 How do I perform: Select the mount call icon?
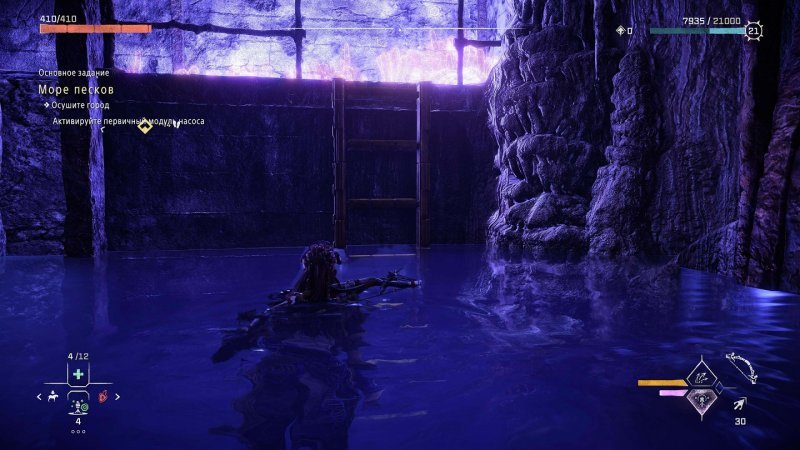click(x=51, y=397)
